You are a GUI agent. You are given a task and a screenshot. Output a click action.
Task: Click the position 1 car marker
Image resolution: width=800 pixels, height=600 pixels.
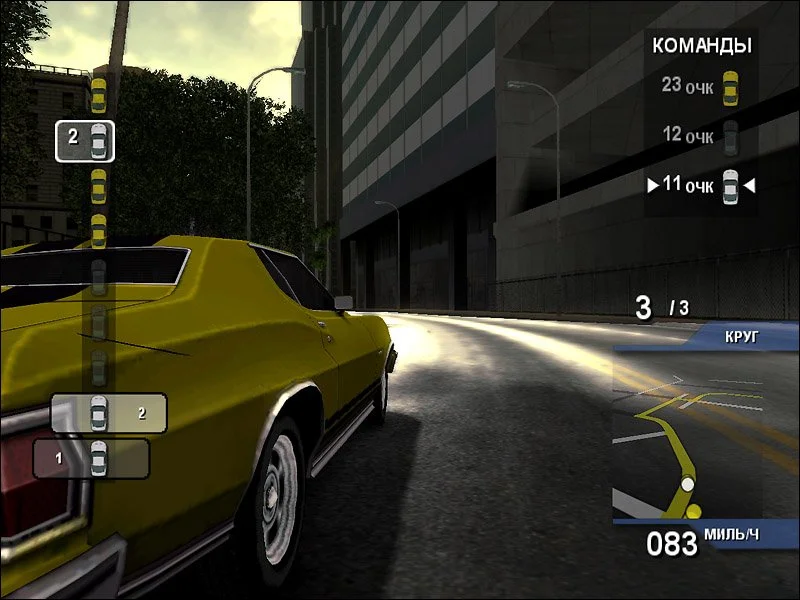[98, 459]
